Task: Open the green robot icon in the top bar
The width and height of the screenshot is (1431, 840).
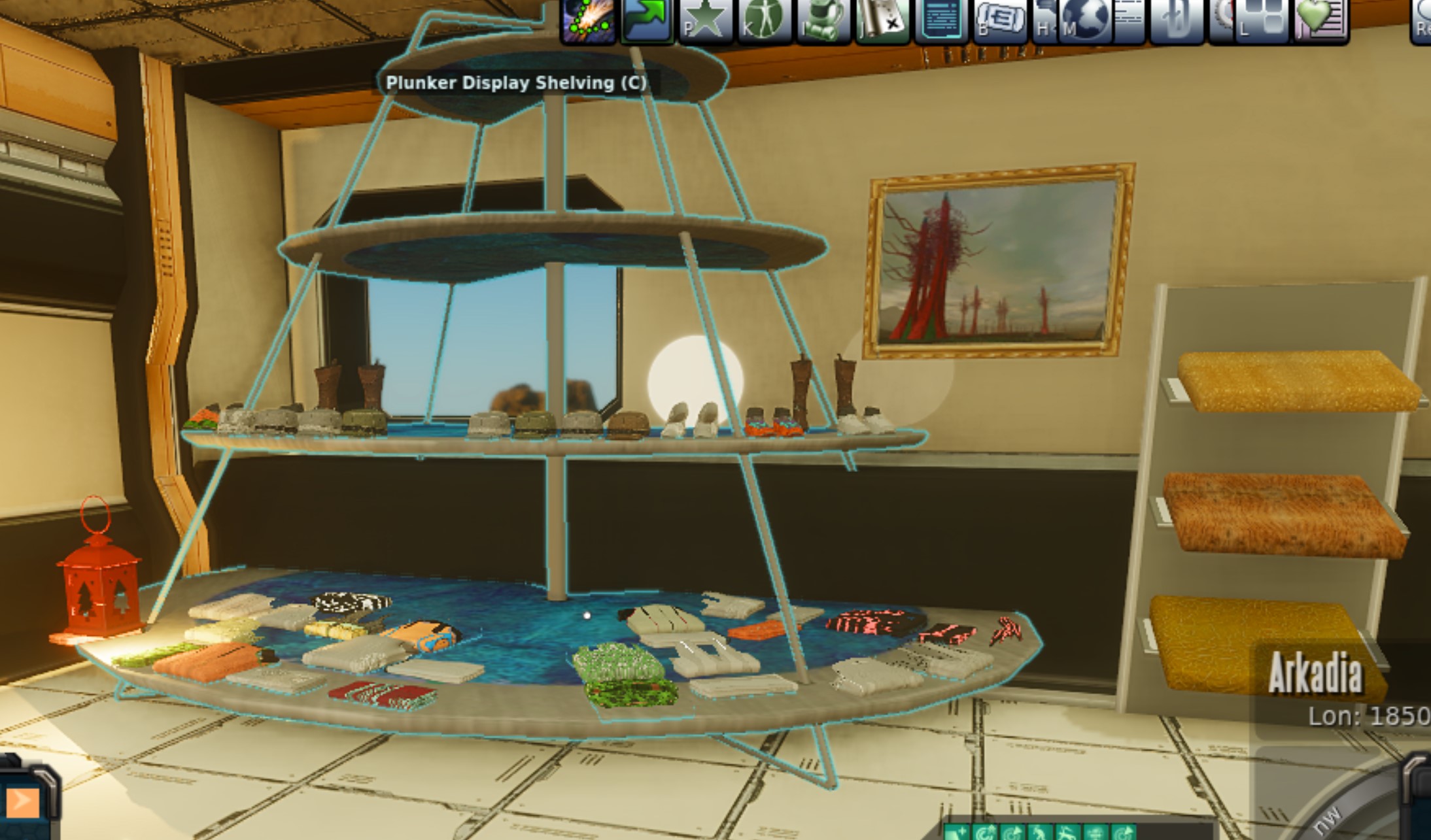Action: pyautogui.click(x=823, y=20)
